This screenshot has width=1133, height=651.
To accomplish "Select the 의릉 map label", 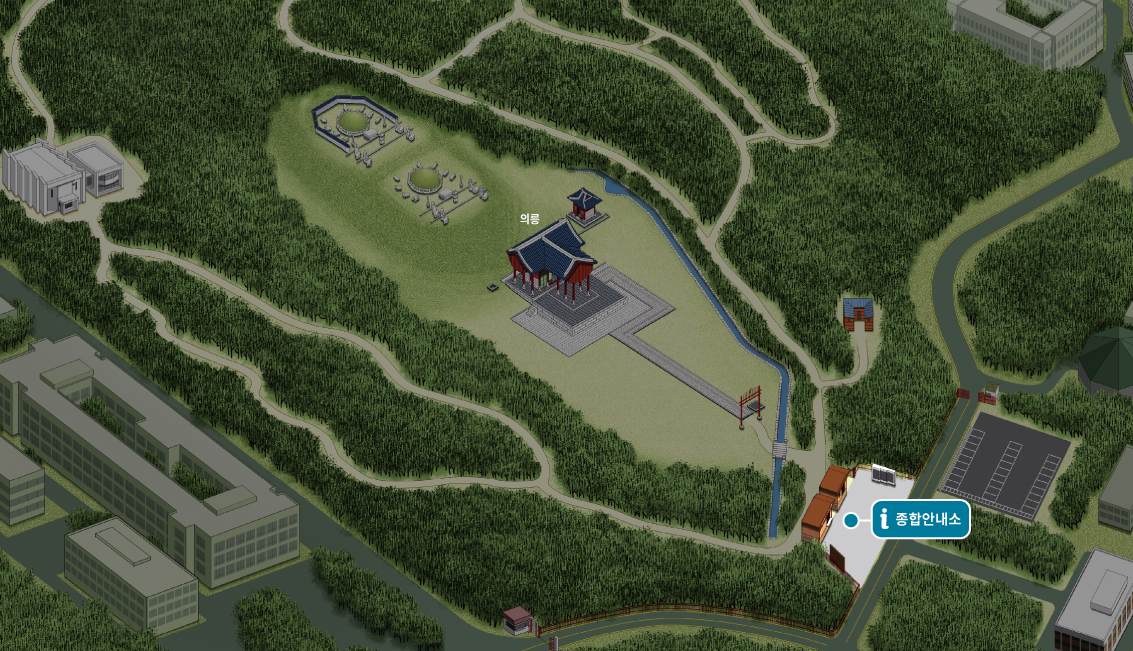I will pyautogui.click(x=529, y=219).
